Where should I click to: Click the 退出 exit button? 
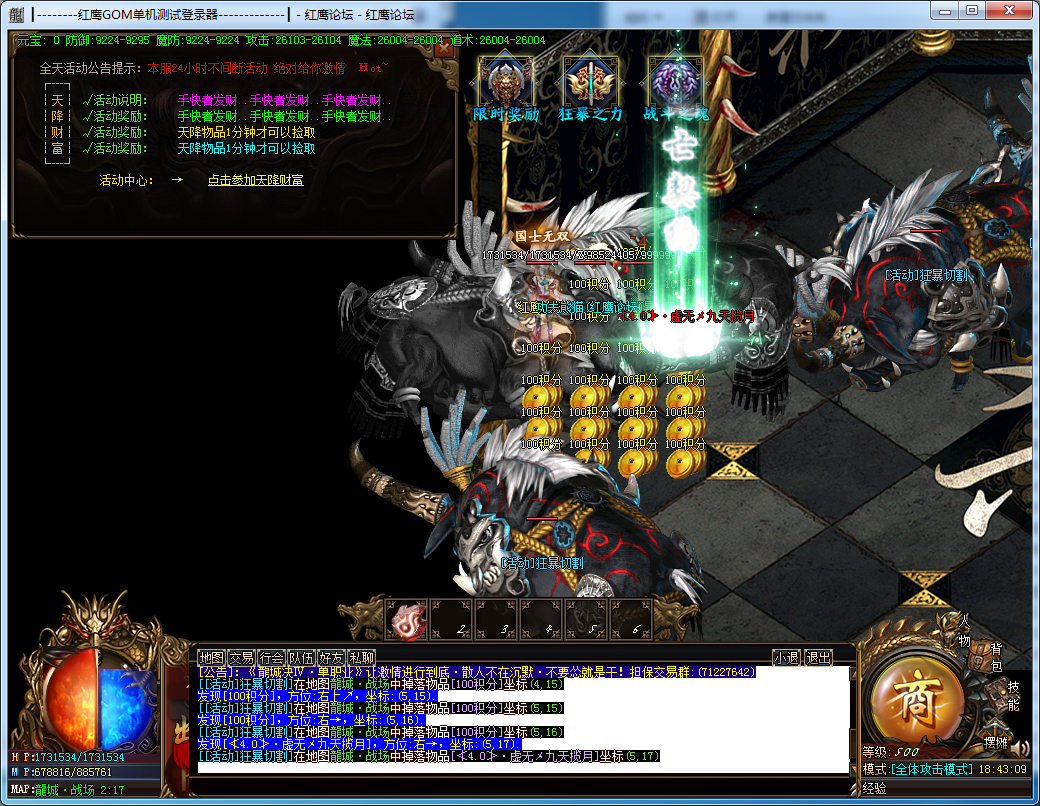click(x=818, y=658)
